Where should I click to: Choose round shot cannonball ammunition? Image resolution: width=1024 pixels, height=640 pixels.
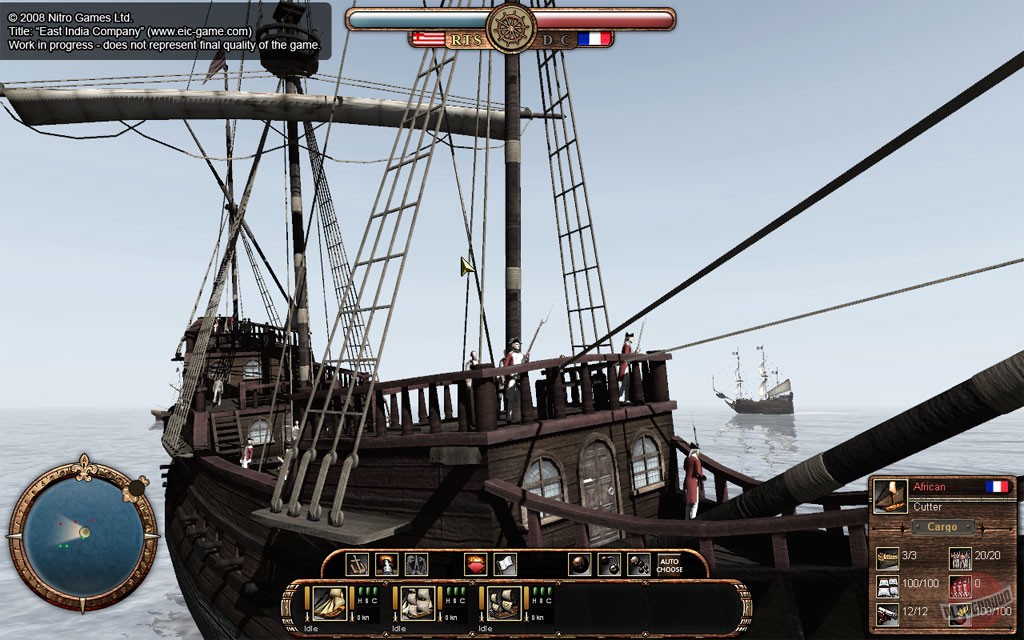pyautogui.click(x=579, y=564)
